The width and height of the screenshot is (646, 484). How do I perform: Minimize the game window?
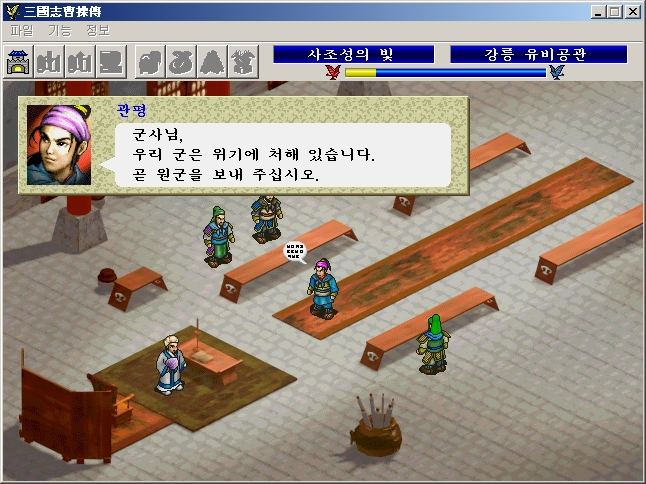pyautogui.click(x=599, y=12)
